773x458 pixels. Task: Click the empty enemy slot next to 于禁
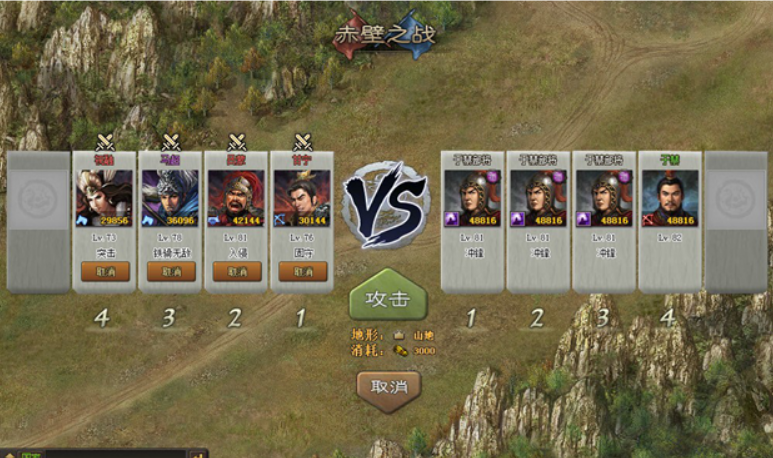(x=736, y=221)
